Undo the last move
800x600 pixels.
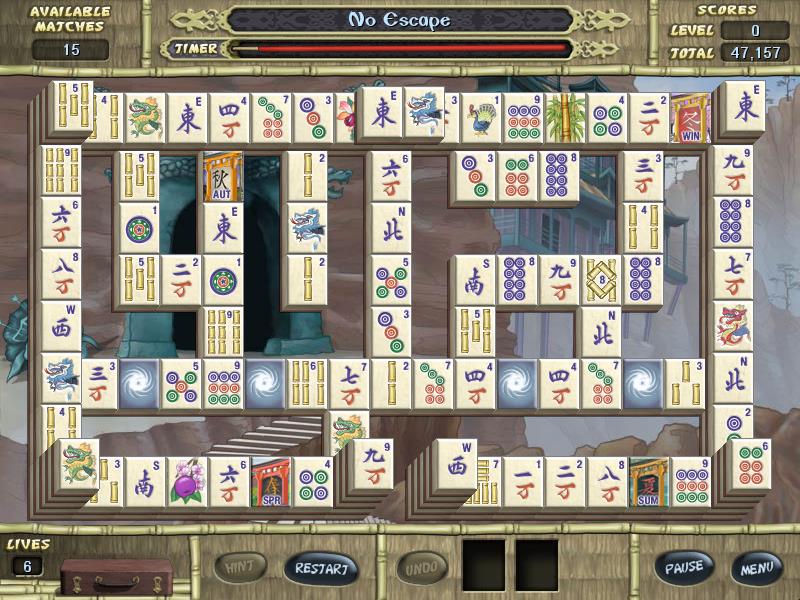(421, 569)
